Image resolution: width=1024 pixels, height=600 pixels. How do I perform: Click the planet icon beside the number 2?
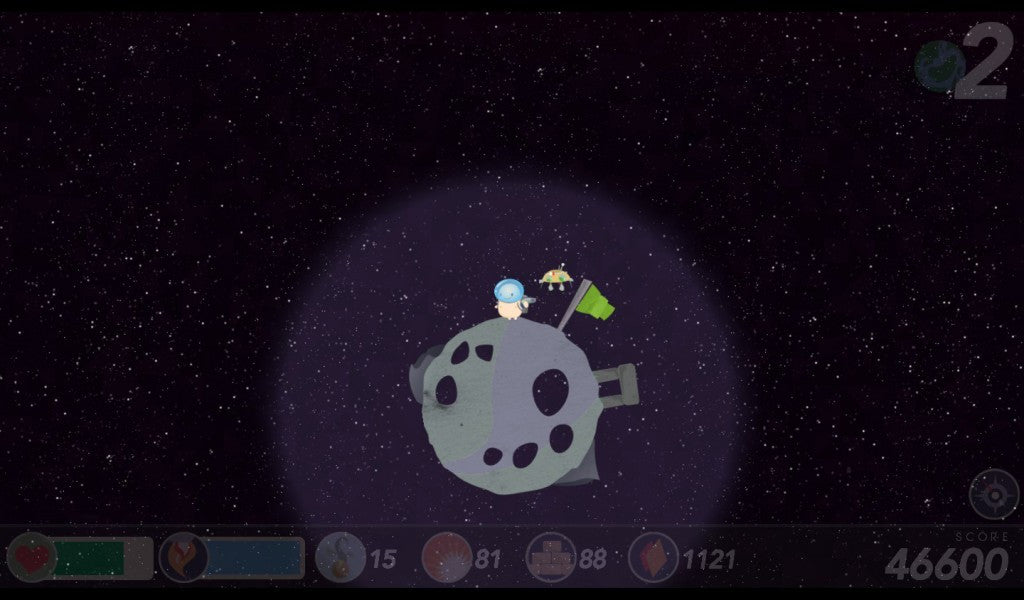coord(939,67)
